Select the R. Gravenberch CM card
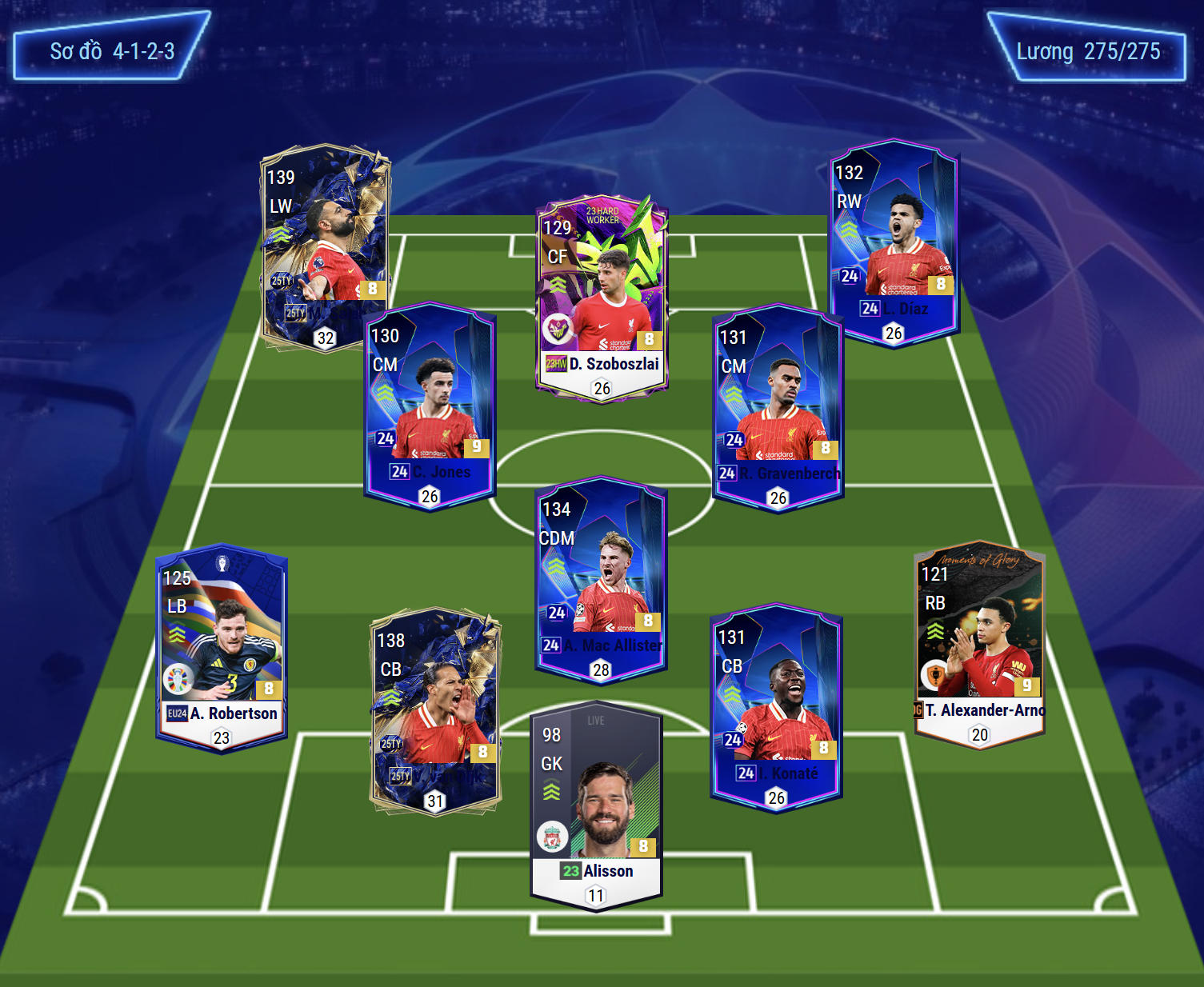The height and width of the screenshot is (987, 1204). click(778, 407)
